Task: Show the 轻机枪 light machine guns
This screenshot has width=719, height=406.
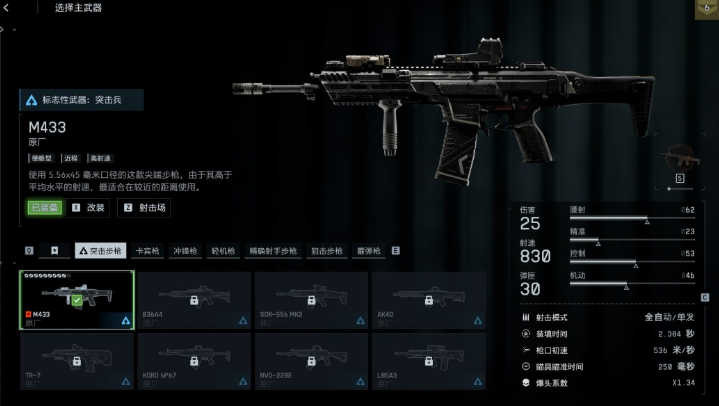Action: 222,251
